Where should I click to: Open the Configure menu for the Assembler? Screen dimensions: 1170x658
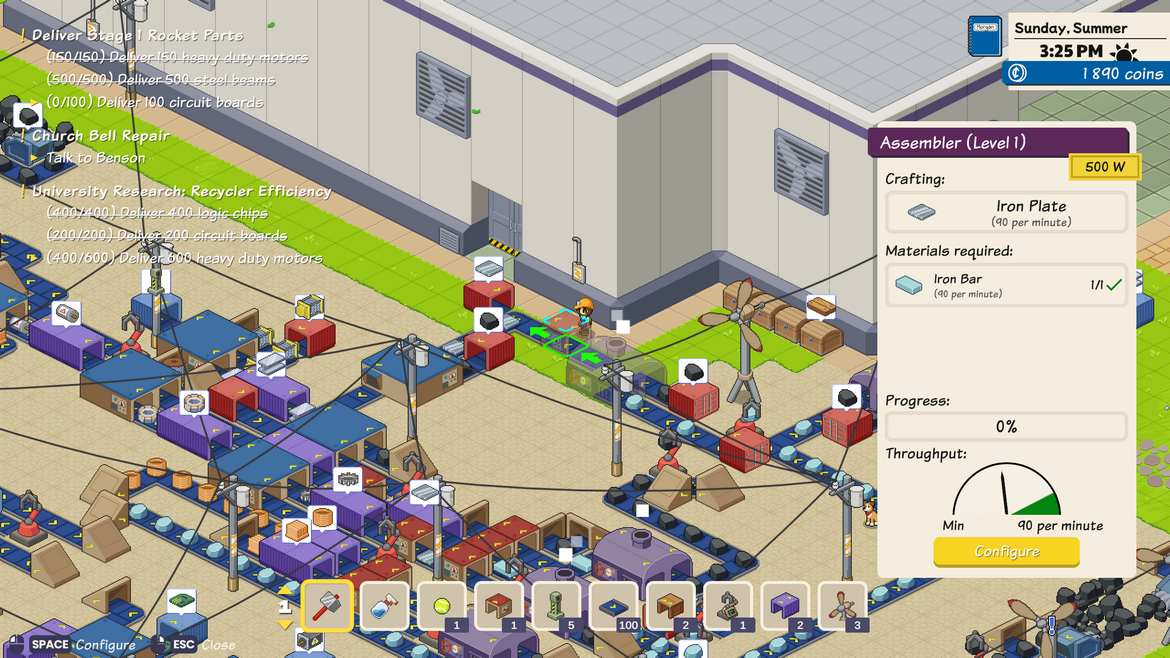pyautogui.click(x=1006, y=552)
